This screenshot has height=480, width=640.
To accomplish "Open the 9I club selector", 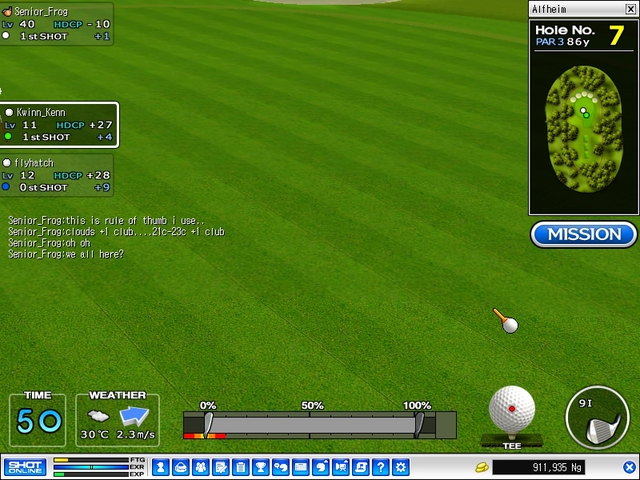I will coord(597,418).
